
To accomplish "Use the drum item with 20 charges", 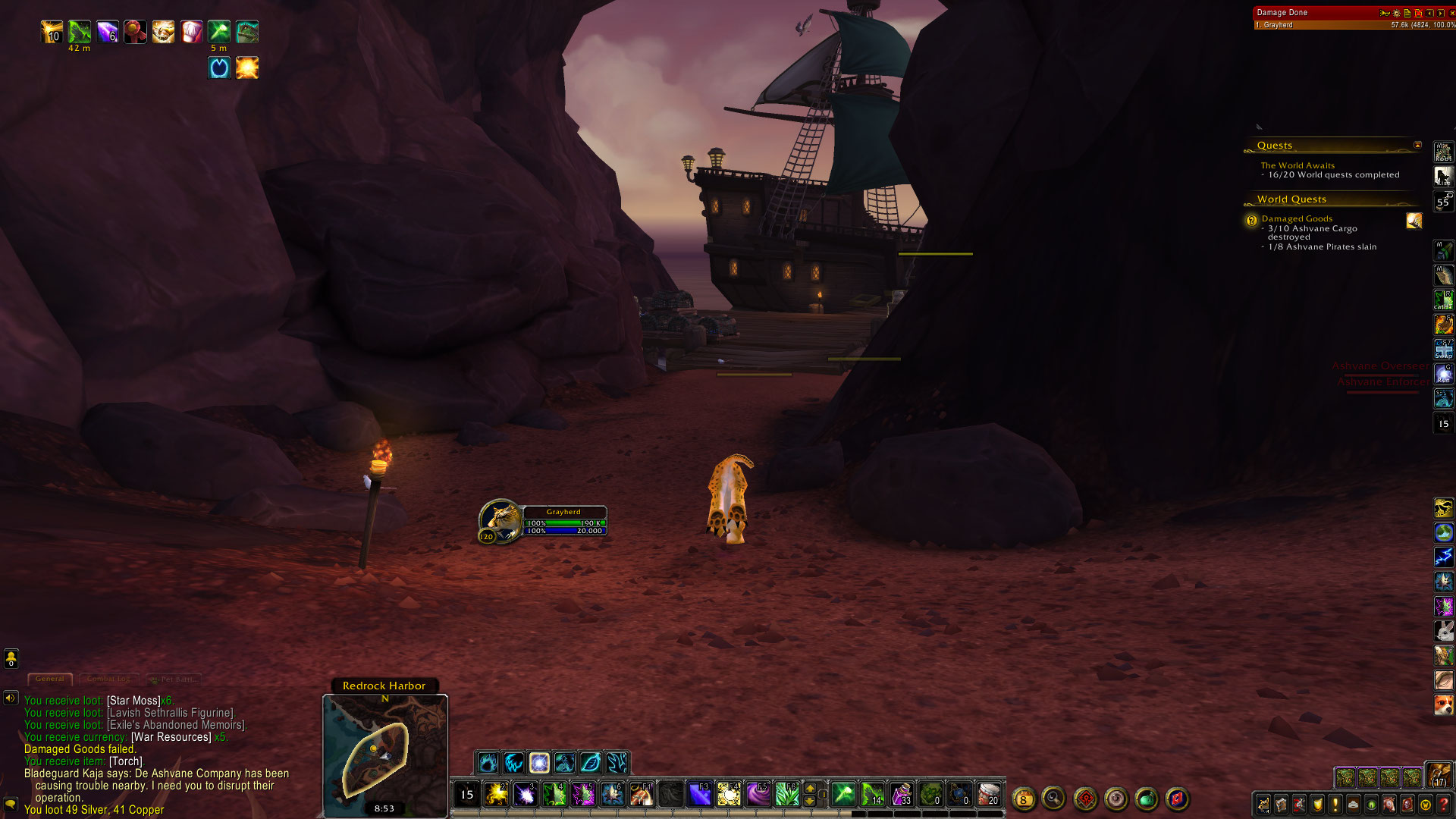I will [x=987, y=794].
